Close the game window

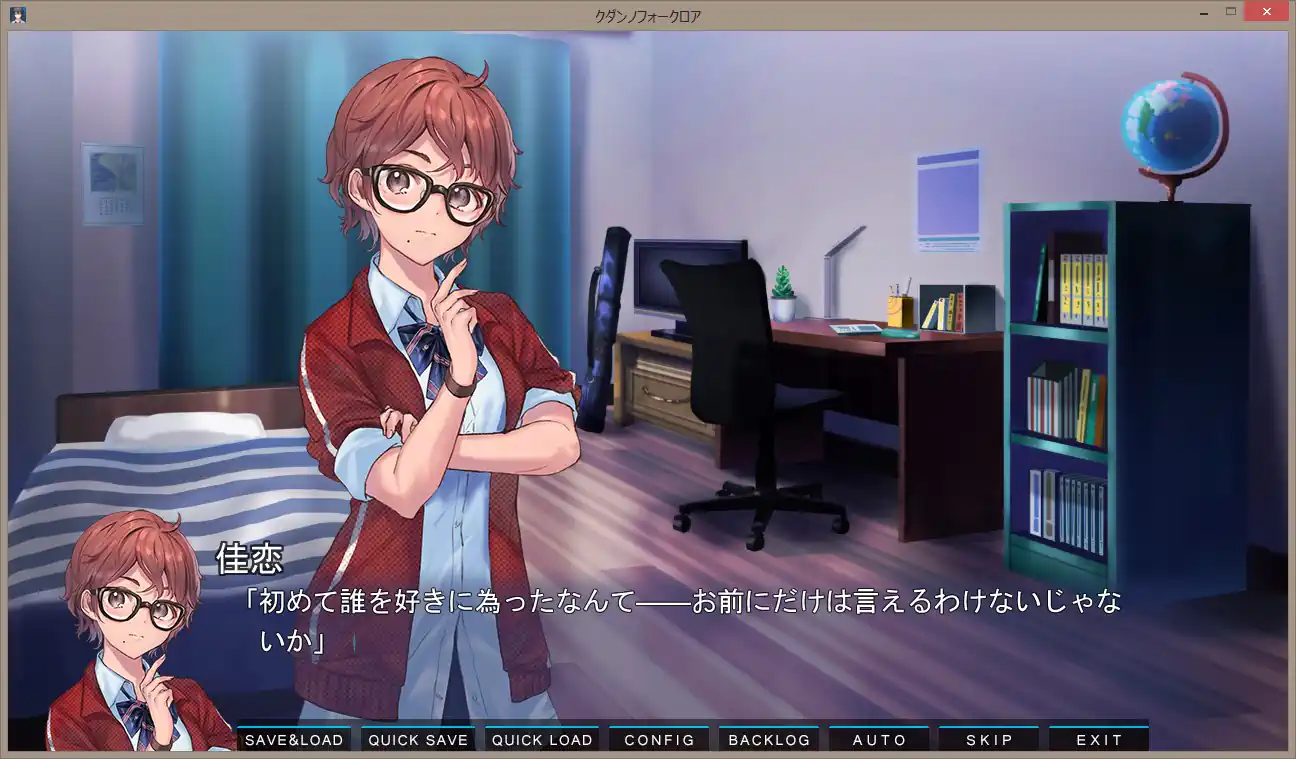(1265, 12)
